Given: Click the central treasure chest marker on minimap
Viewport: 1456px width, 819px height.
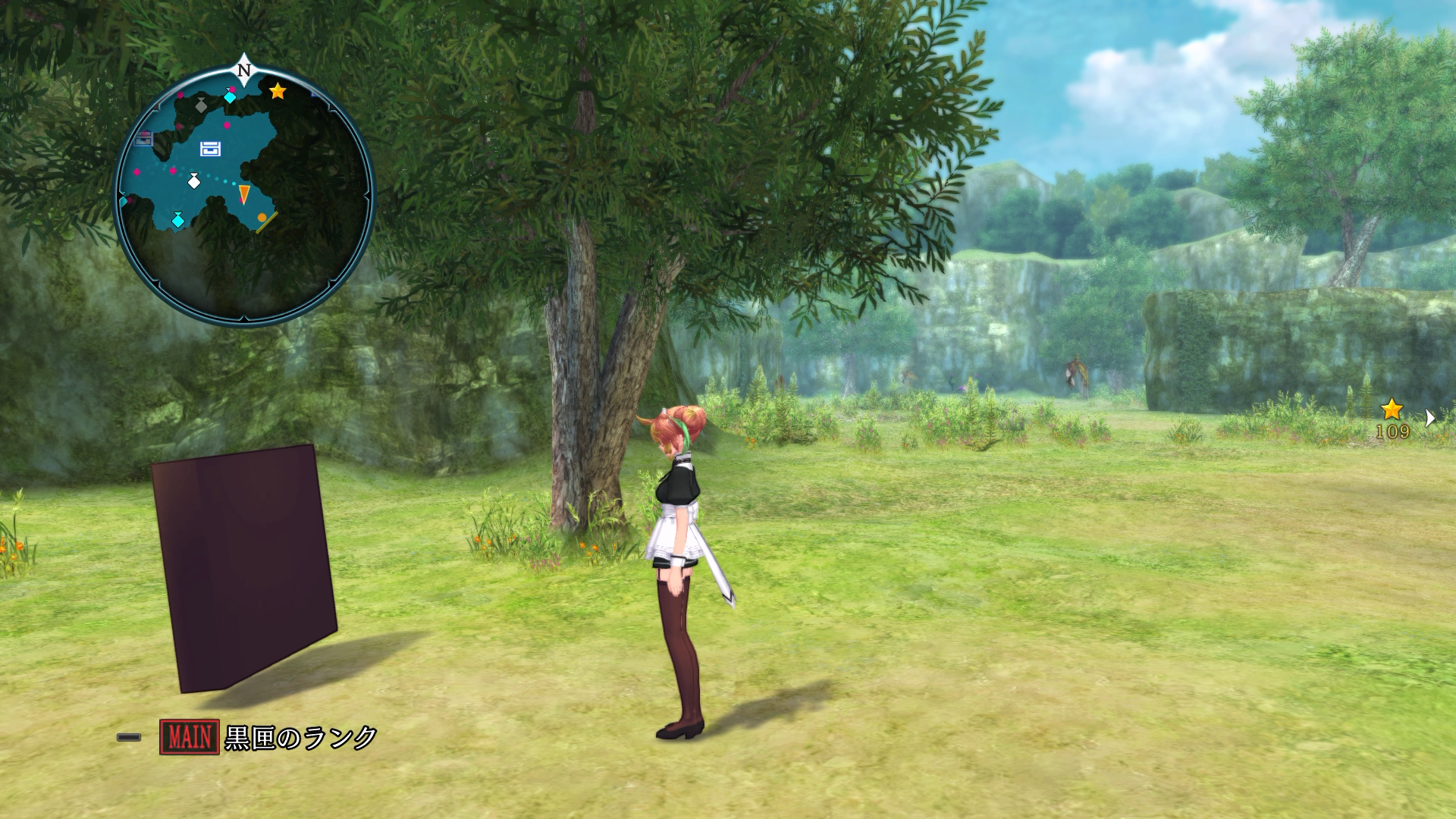Looking at the screenshot, I should (x=210, y=149).
